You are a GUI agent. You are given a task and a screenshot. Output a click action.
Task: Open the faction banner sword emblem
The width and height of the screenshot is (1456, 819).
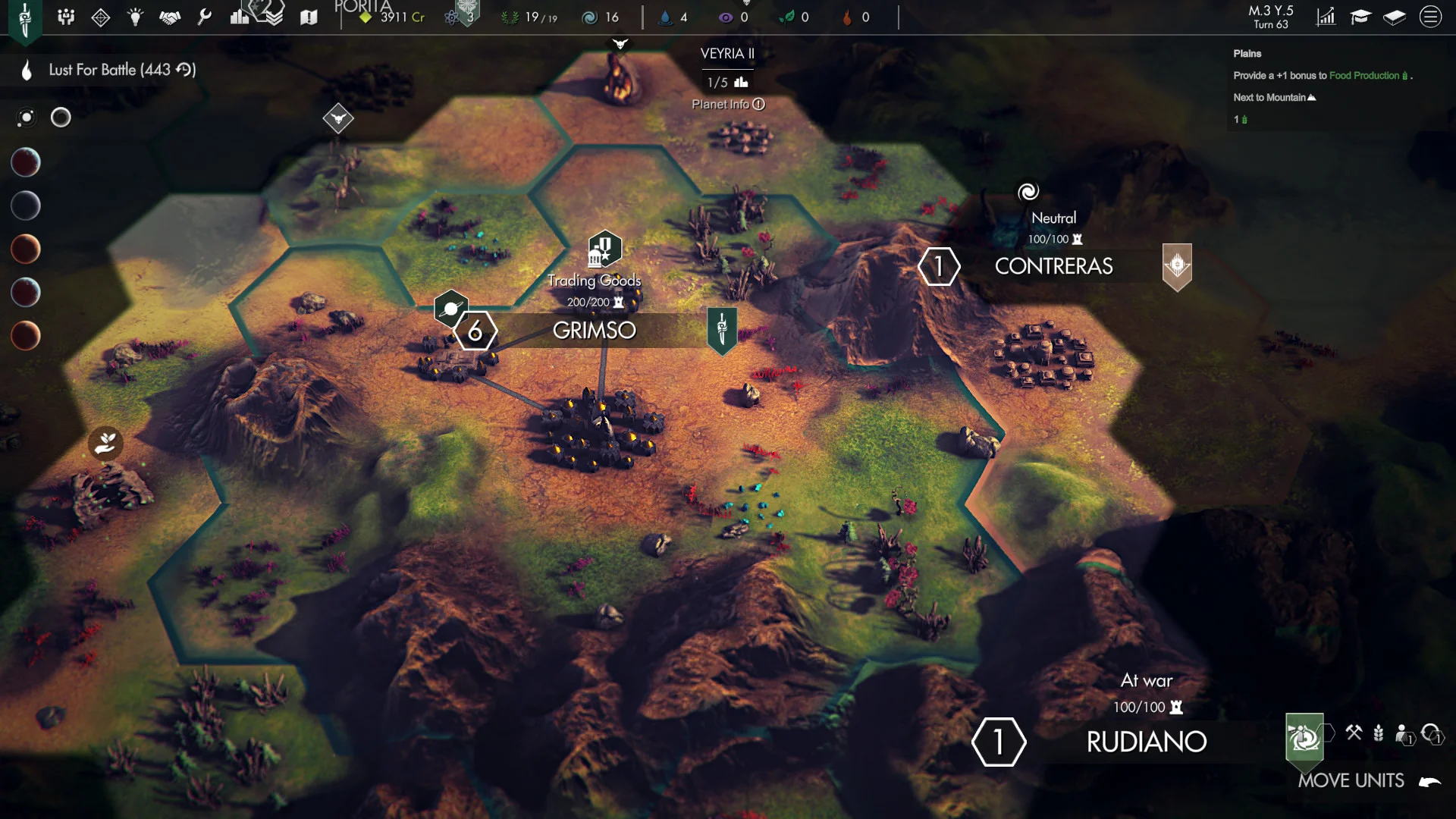coord(25,18)
